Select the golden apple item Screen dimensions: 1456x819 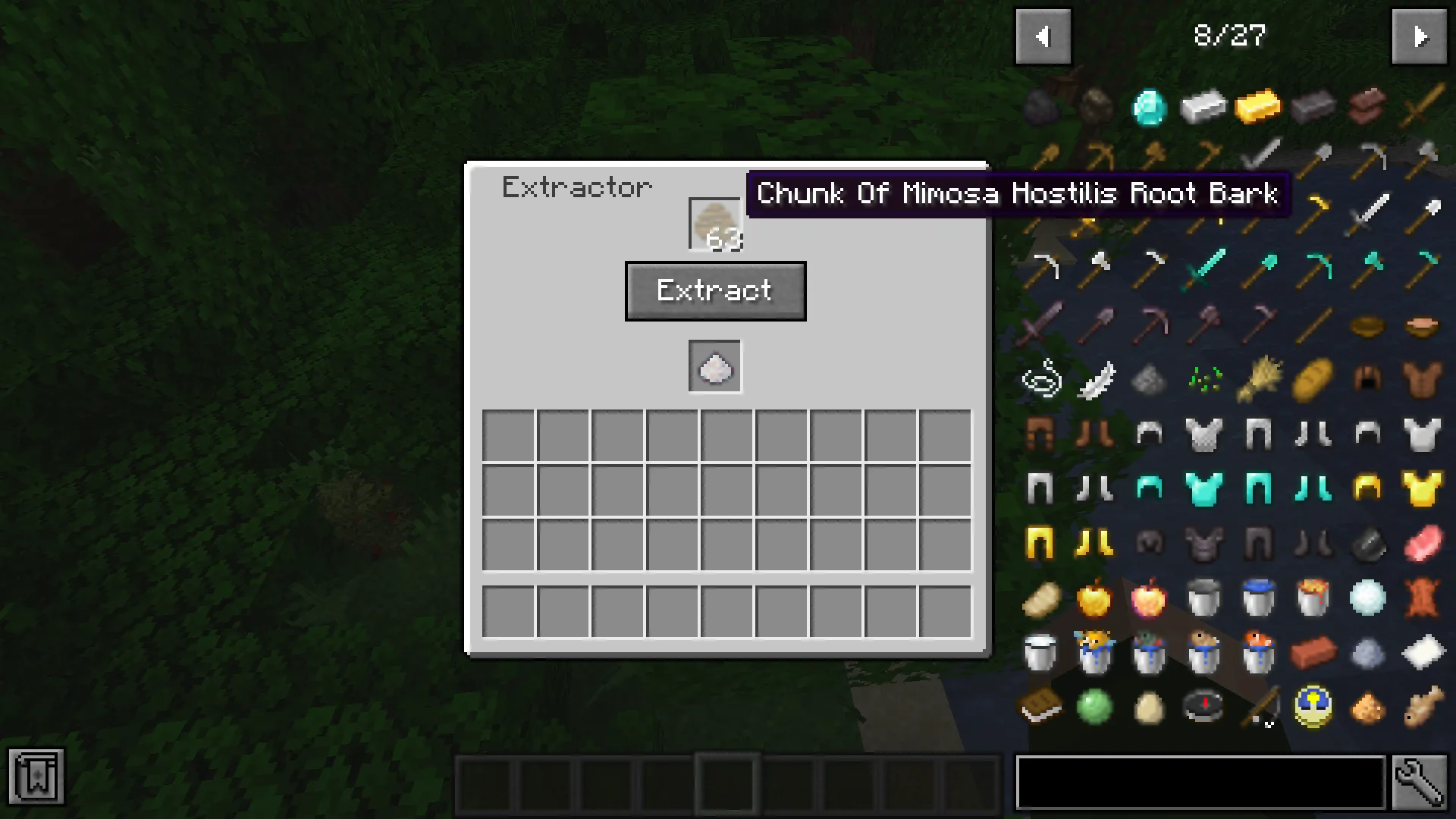1094,599
